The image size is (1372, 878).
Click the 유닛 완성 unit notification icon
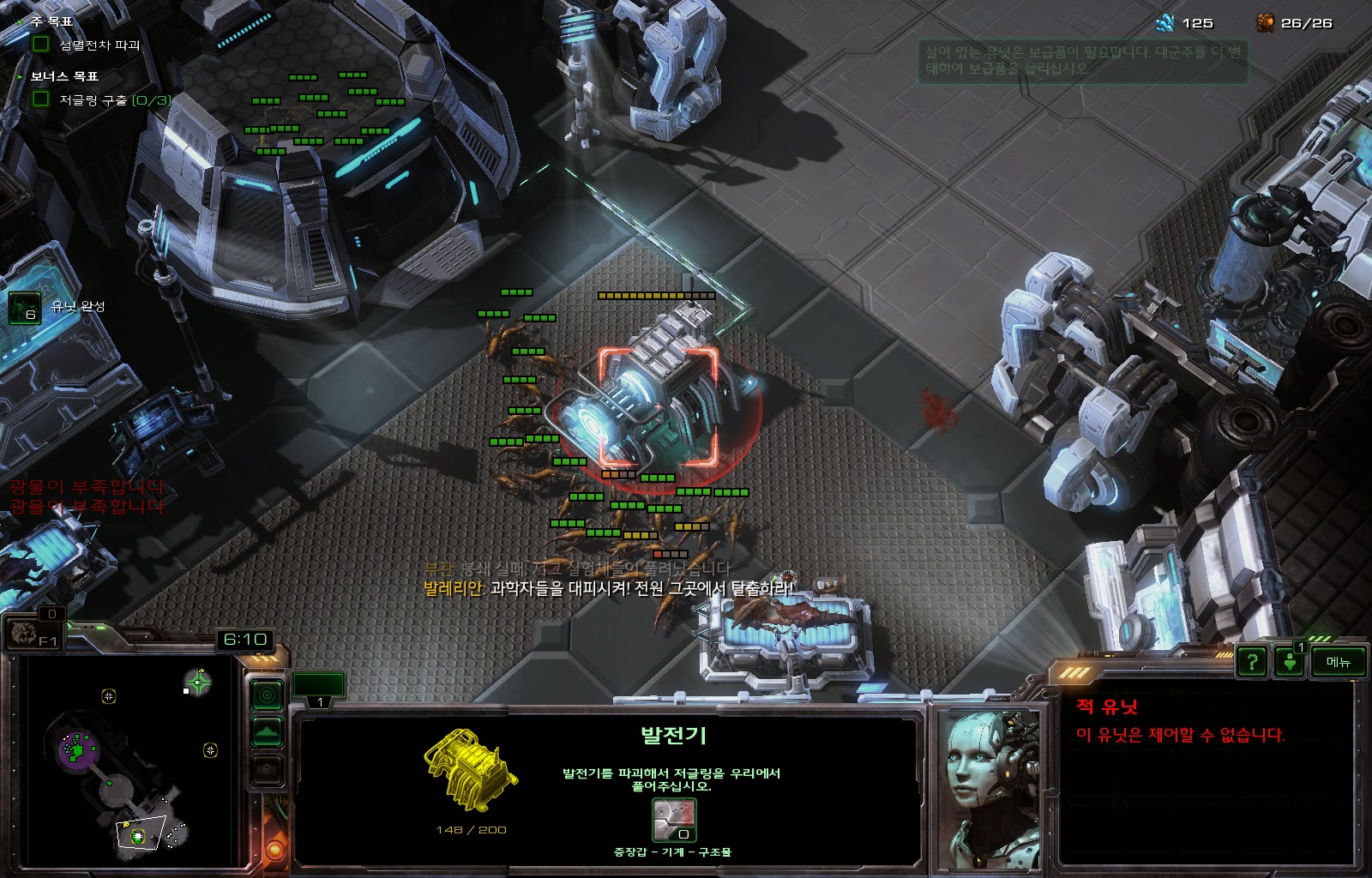click(x=24, y=308)
